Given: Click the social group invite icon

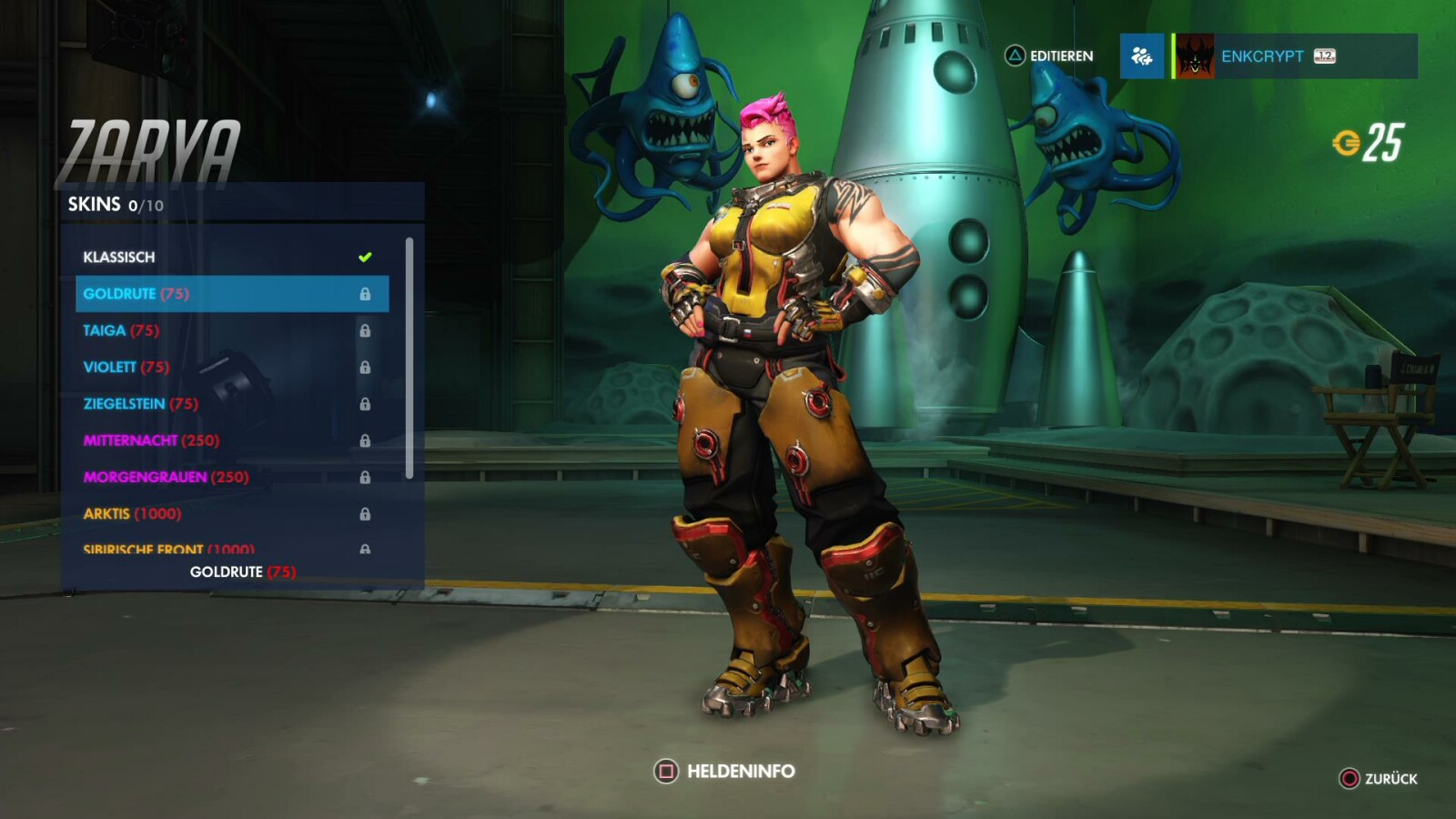Looking at the screenshot, I should click(1142, 56).
